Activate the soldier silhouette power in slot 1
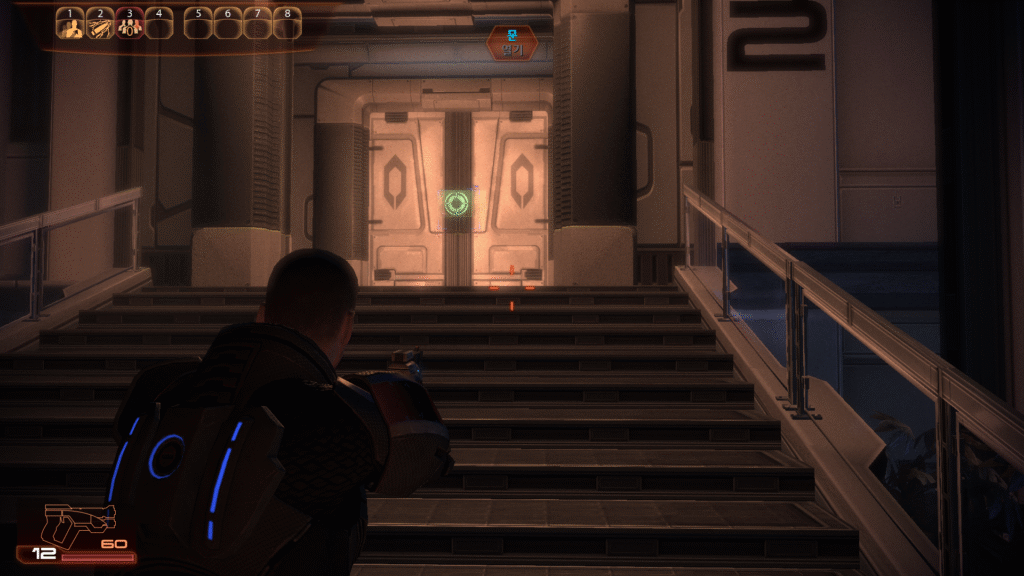 pyautogui.click(x=70, y=27)
